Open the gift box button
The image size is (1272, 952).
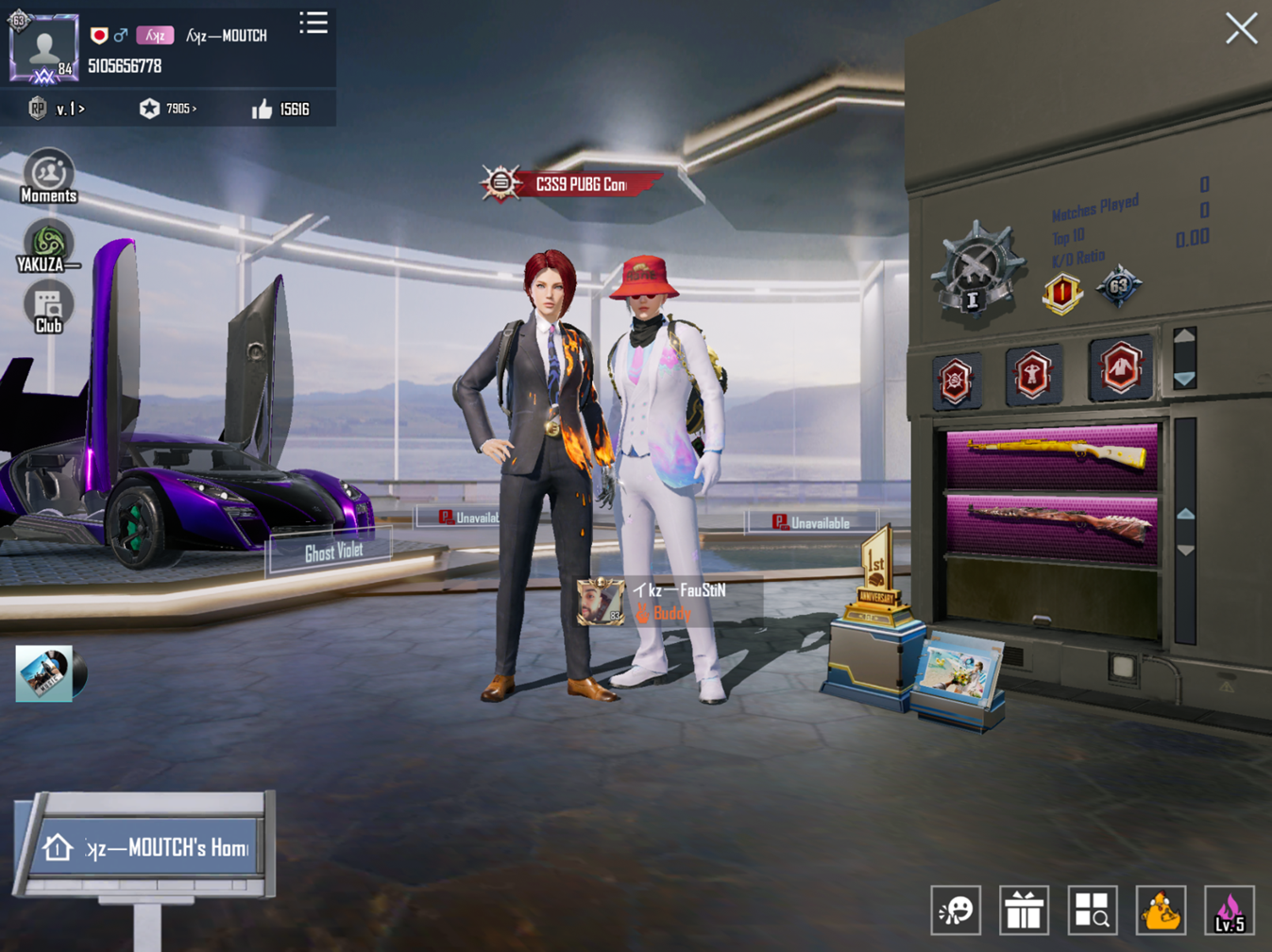point(1024,910)
